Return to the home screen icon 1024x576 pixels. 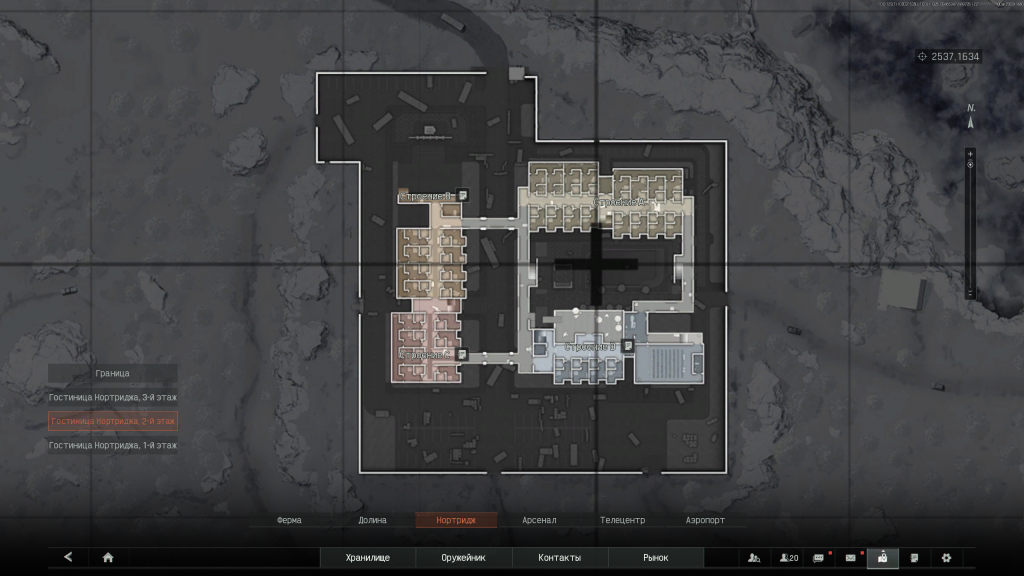[x=108, y=557]
